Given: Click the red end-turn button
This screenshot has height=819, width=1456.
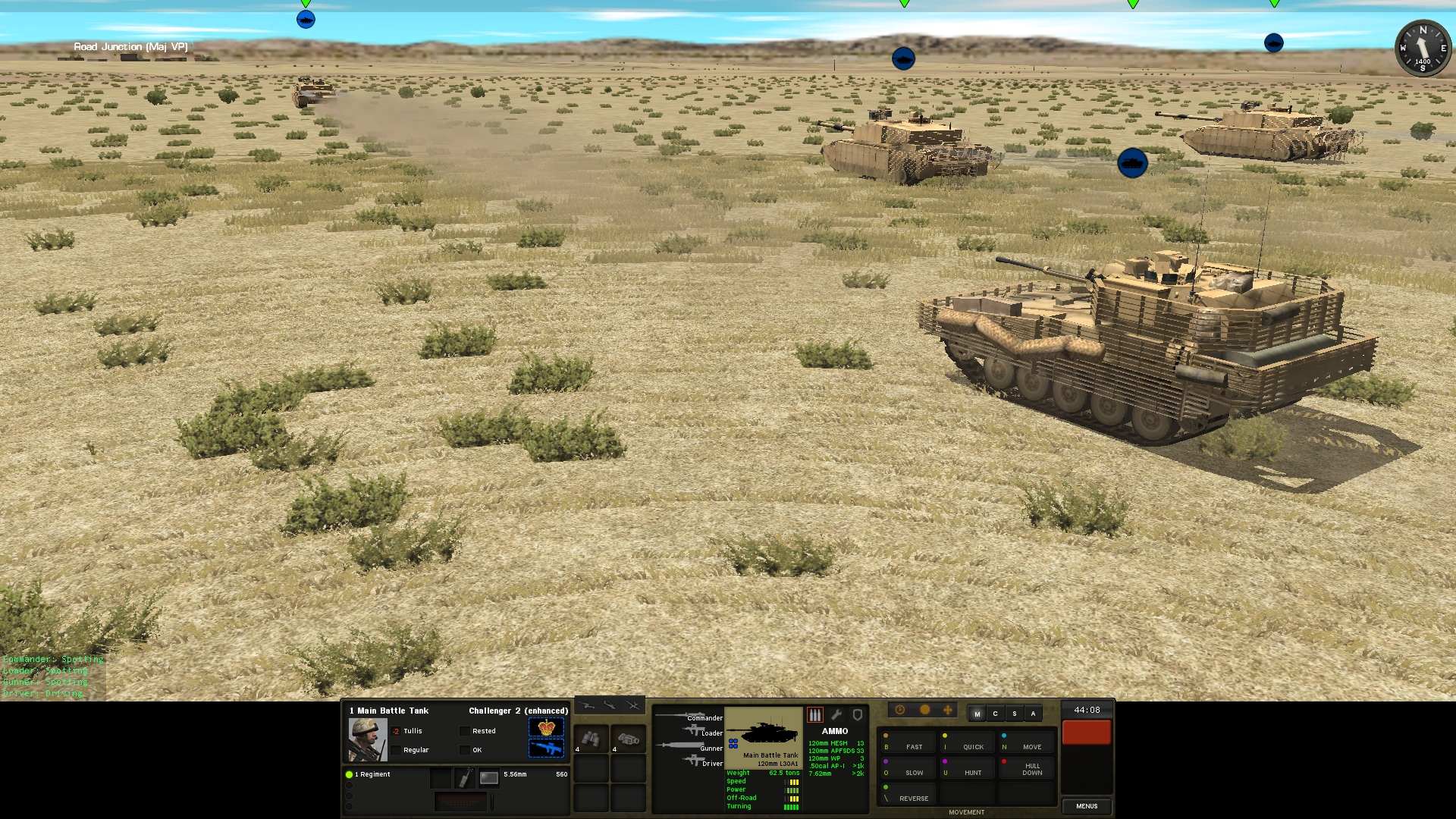Looking at the screenshot, I should 1086,733.
